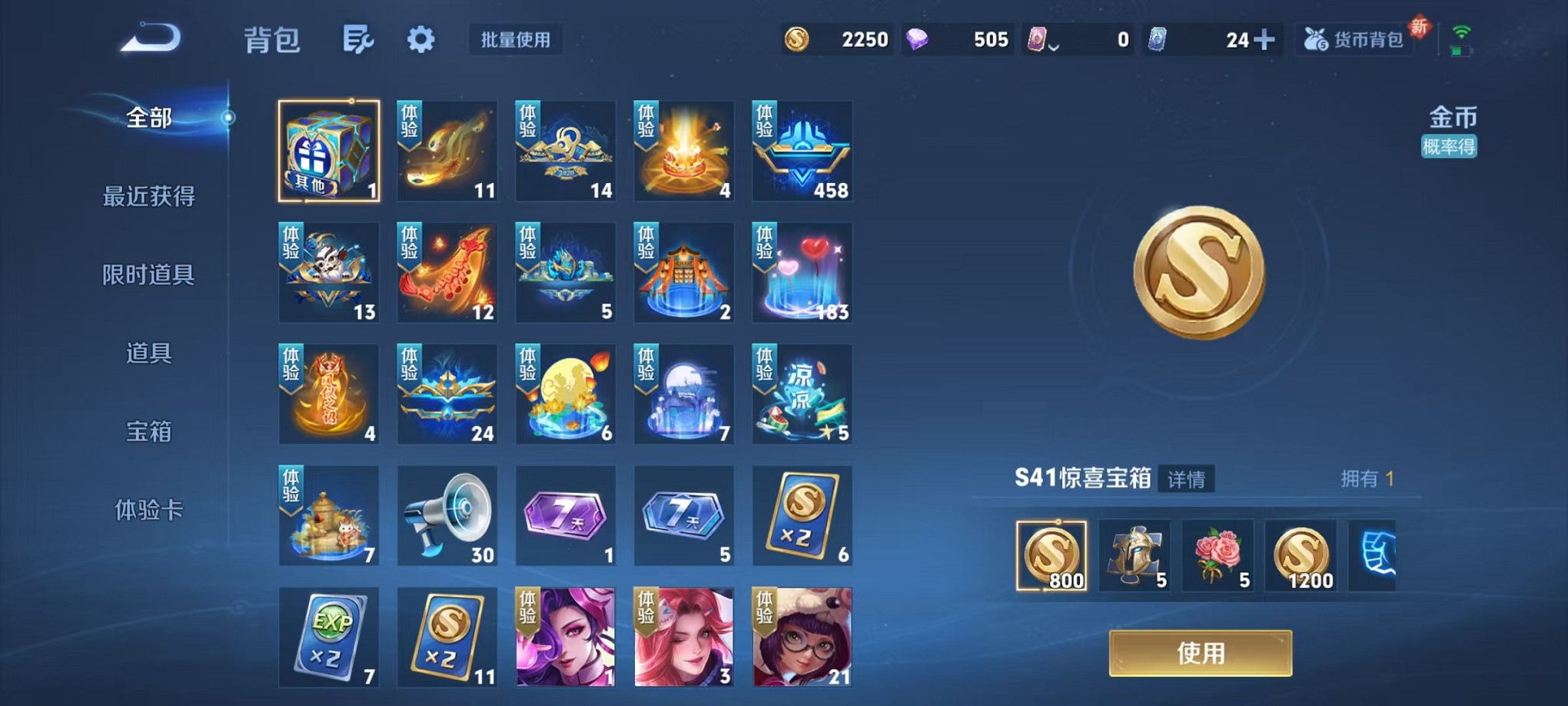Select the megaphone announcement item
Viewport: 1568px width, 706px height.
click(x=447, y=516)
